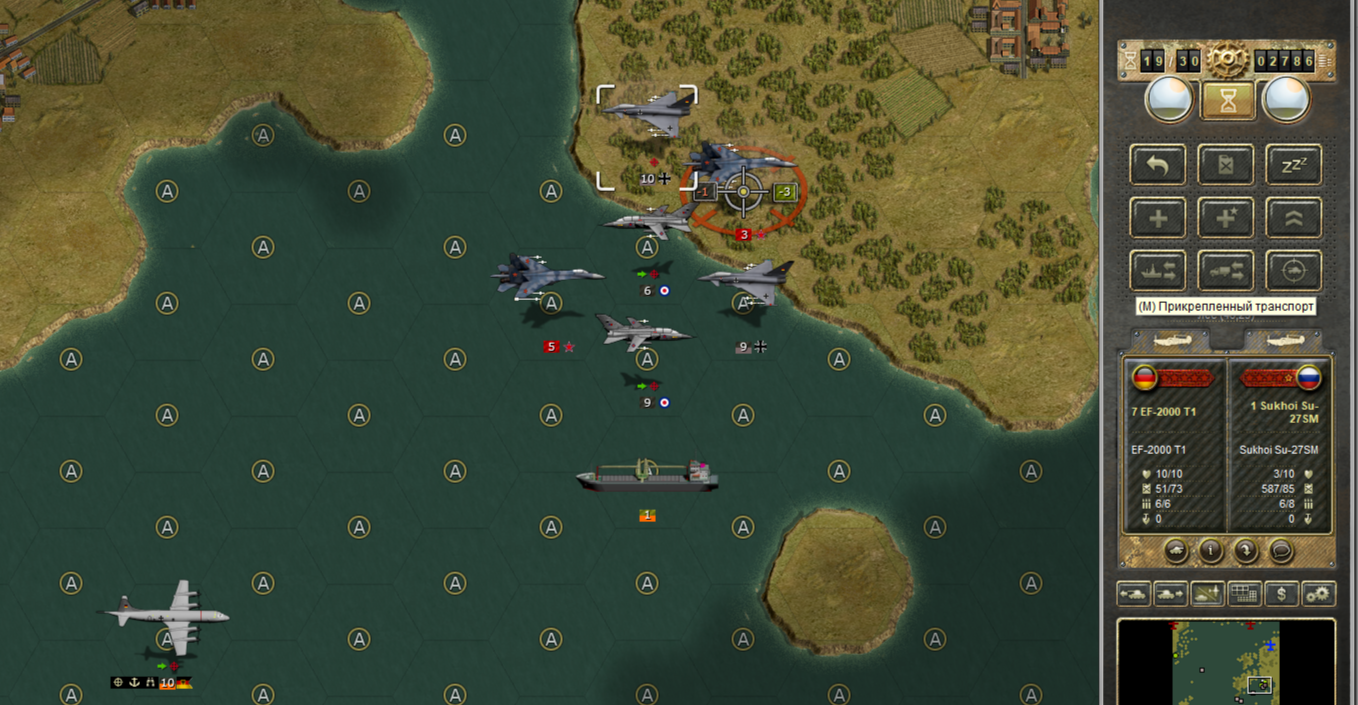This screenshot has height=705, width=1358.
Task: Click the minimap to move the view
Action: (x=1226, y=662)
